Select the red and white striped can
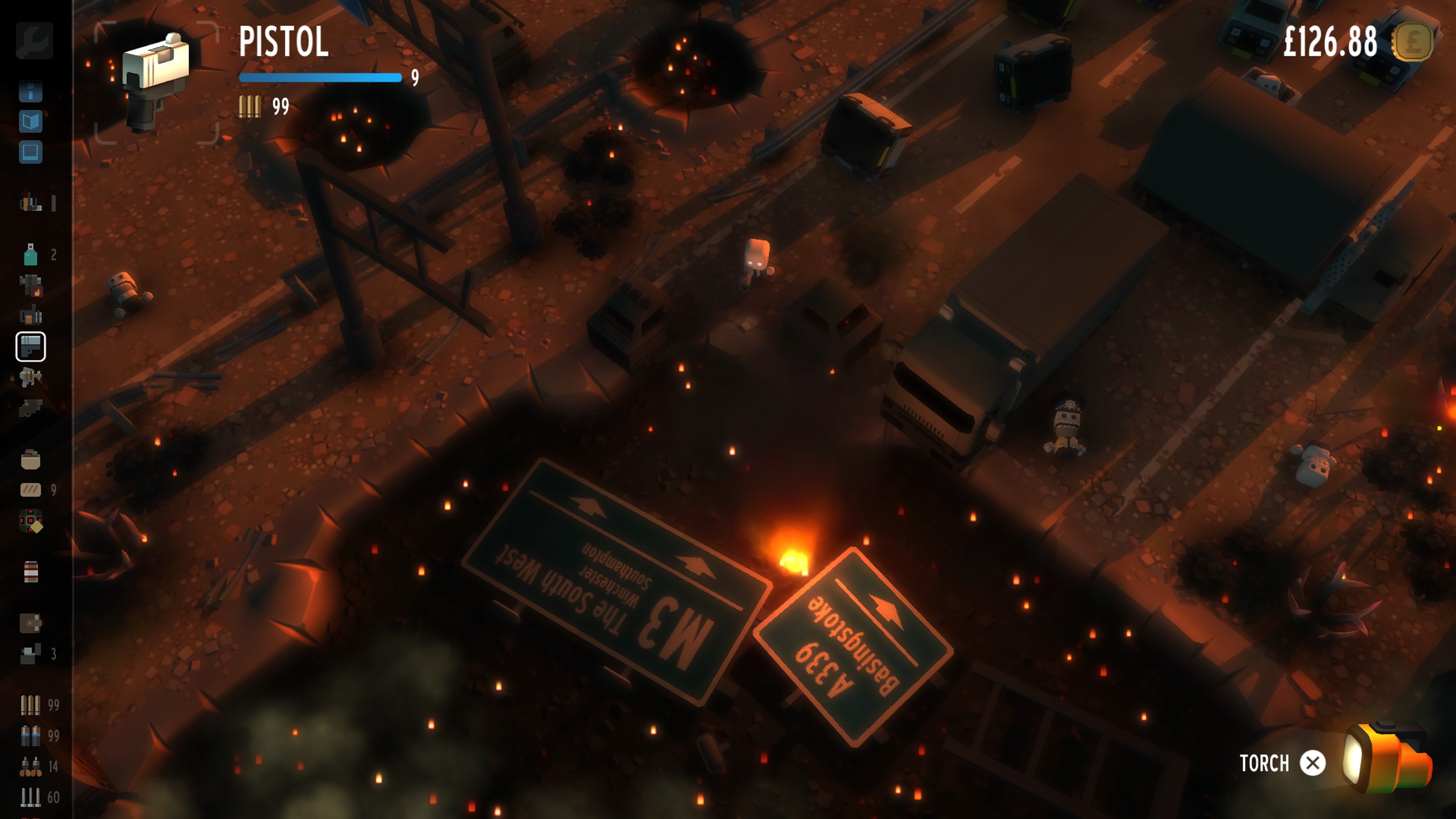Image resolution: width=1456 pixels, height=819 pixels. coord(30,571)
